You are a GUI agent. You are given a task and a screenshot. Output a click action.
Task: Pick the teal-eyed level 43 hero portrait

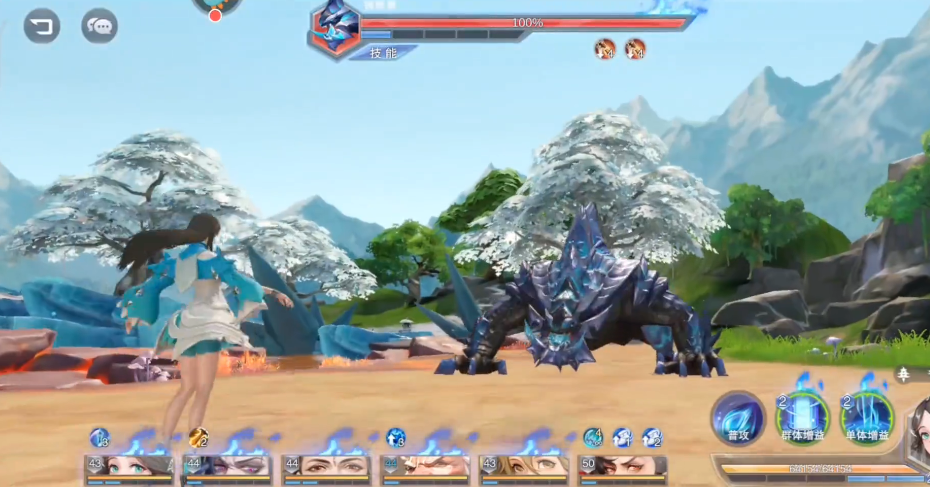(x=129, y=467)
